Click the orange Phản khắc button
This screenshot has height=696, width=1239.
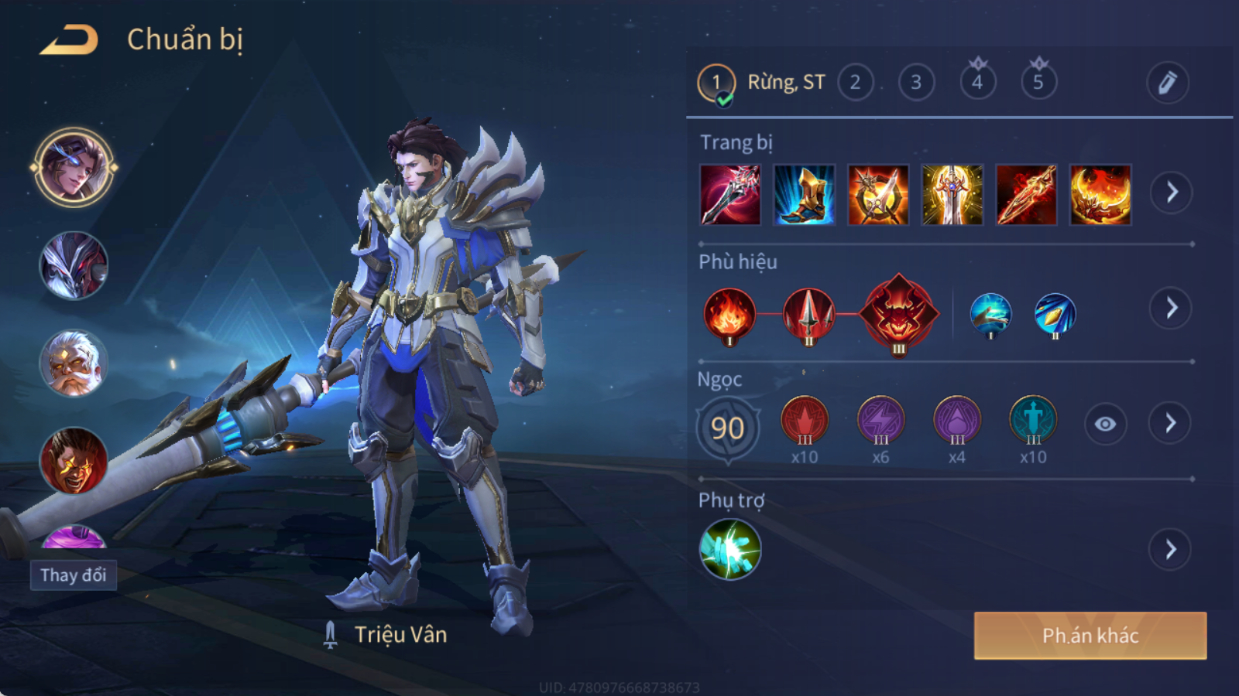pyautogui.click(x=1090, y=636)
